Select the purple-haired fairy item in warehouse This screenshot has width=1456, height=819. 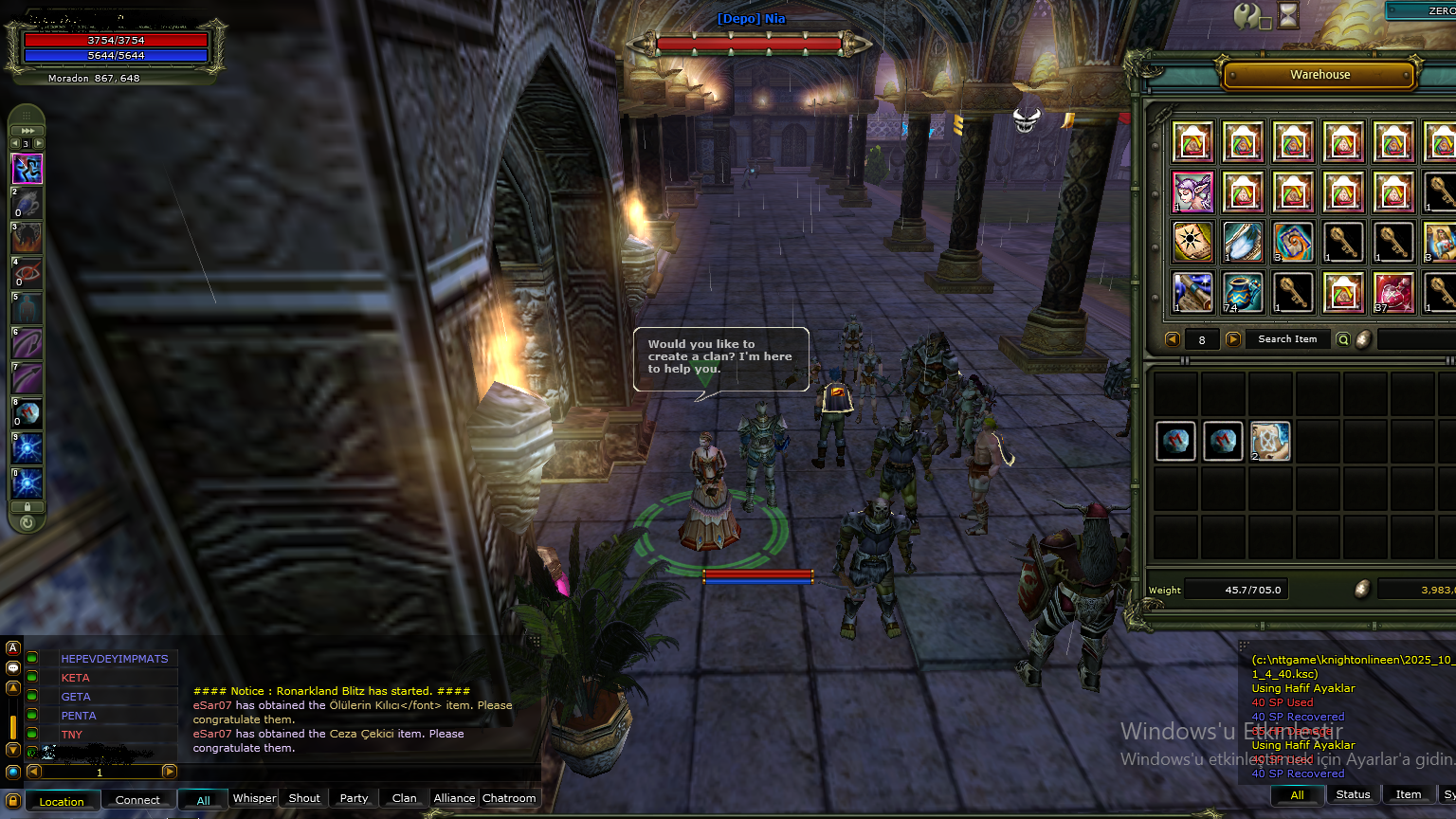(x=1192, y=192)
